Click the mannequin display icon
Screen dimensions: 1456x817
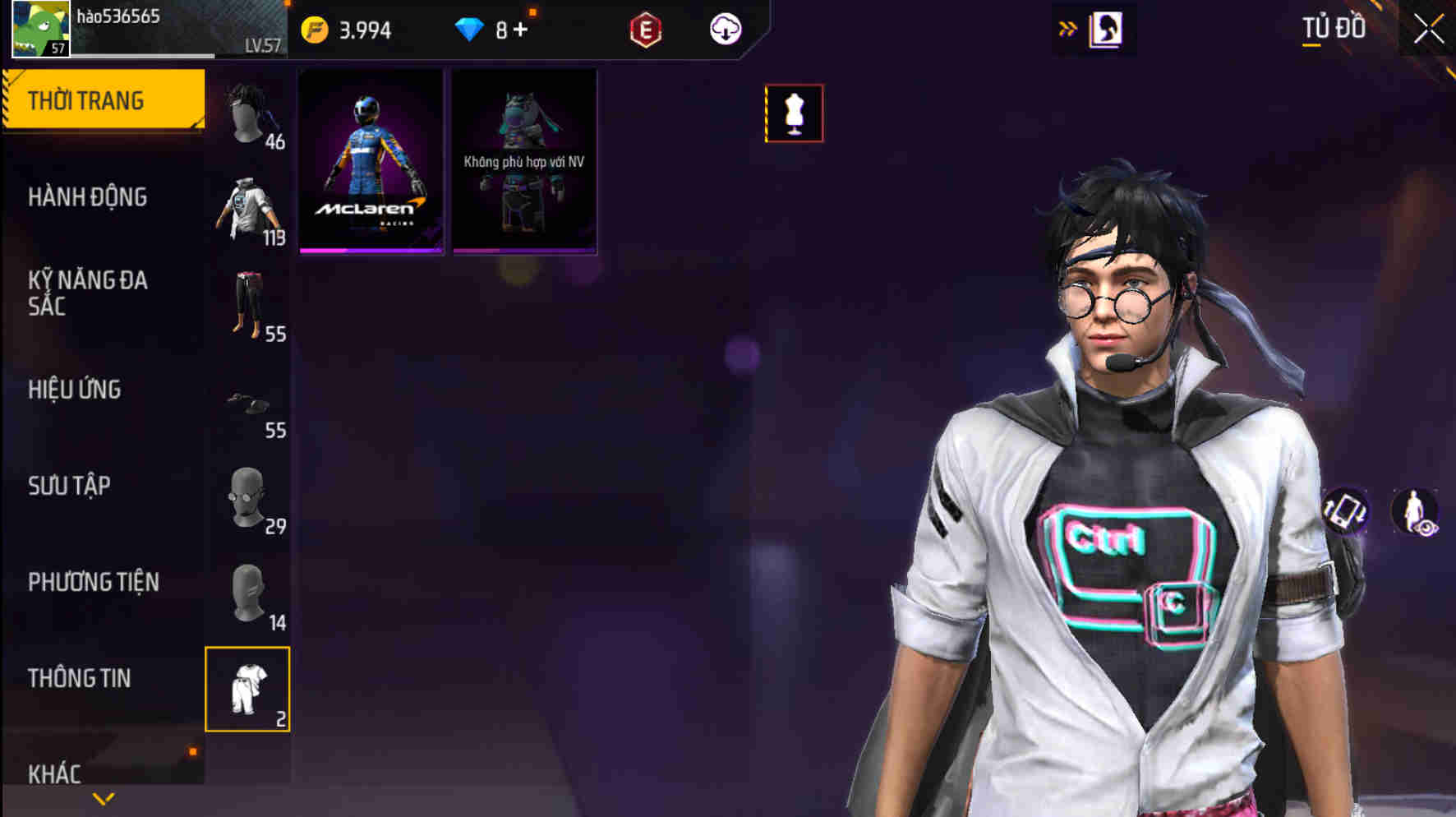pyautogui.click(x=794, y=113)
